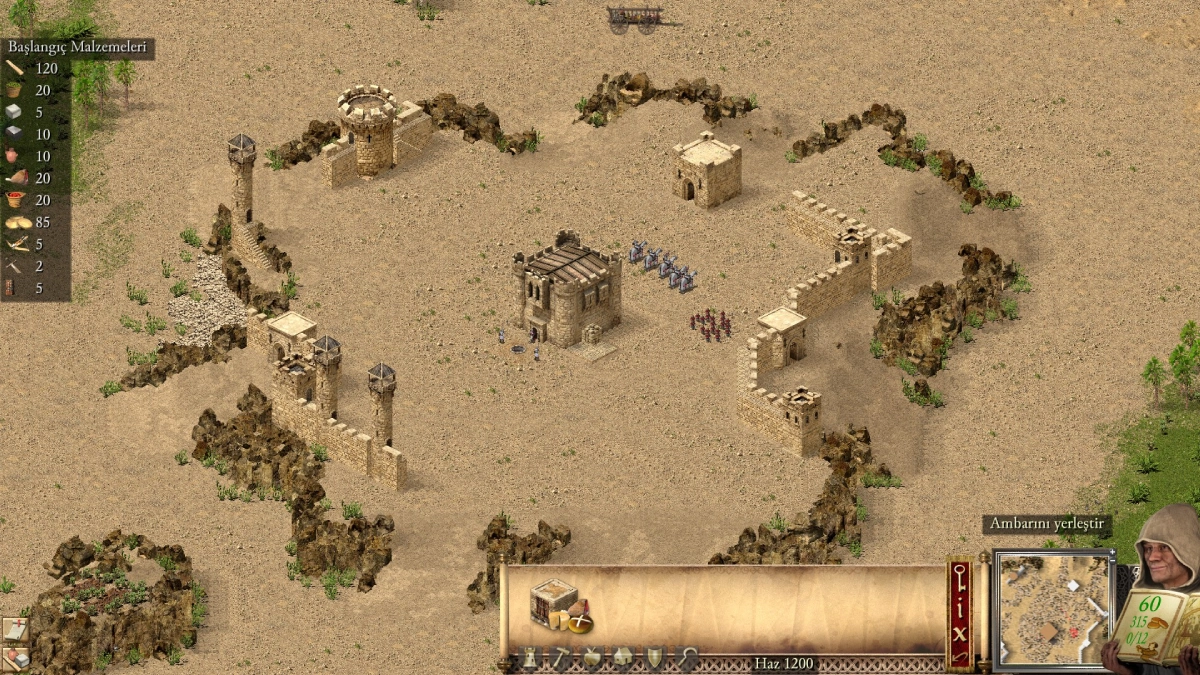Open the castle buildings category tab
Image resolution: width=1200 pixels, height=675 pixels.
click(528, 658)
